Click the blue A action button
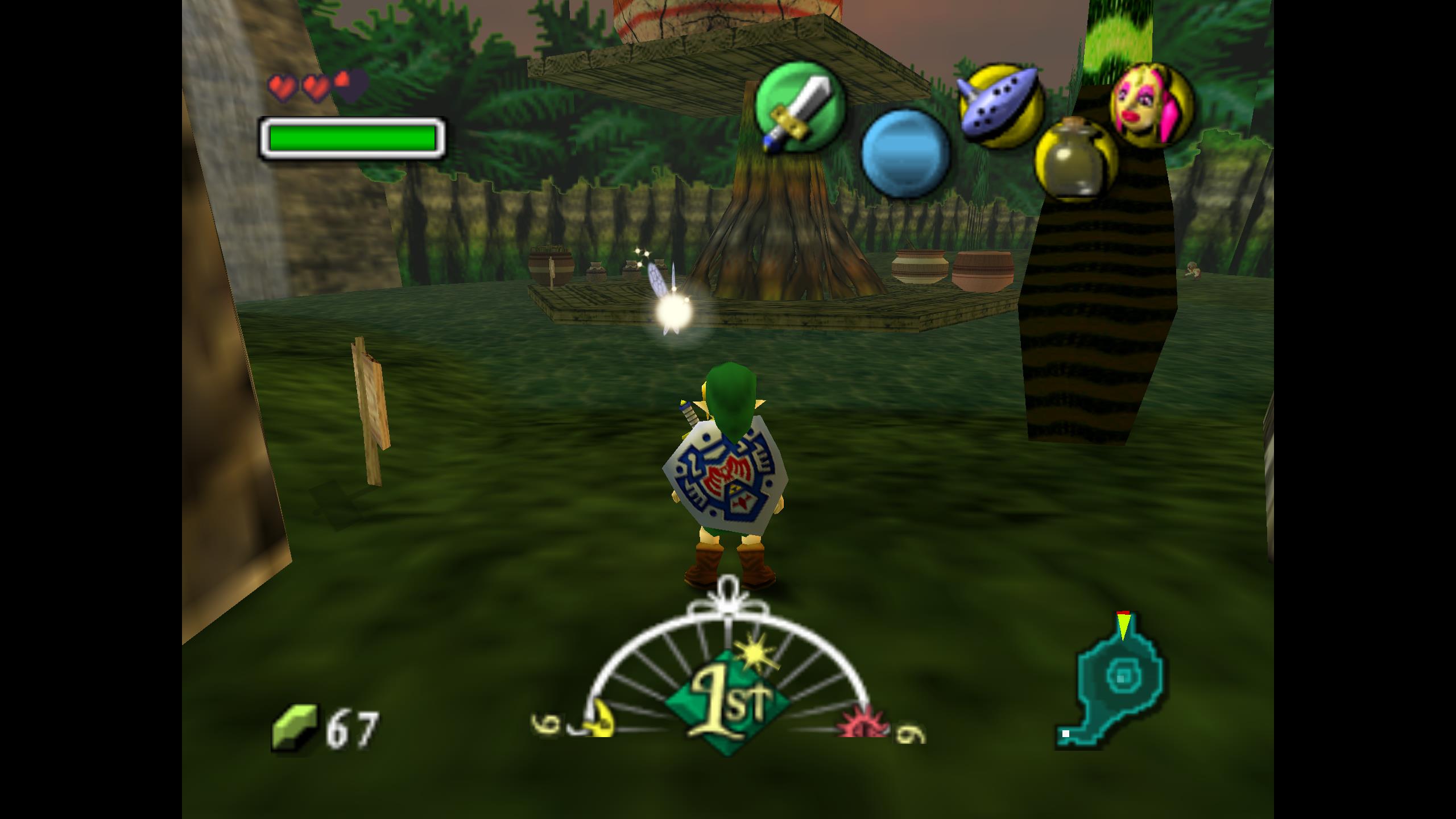This screenshot has height=819, width=1456. (x=905, y=154)
